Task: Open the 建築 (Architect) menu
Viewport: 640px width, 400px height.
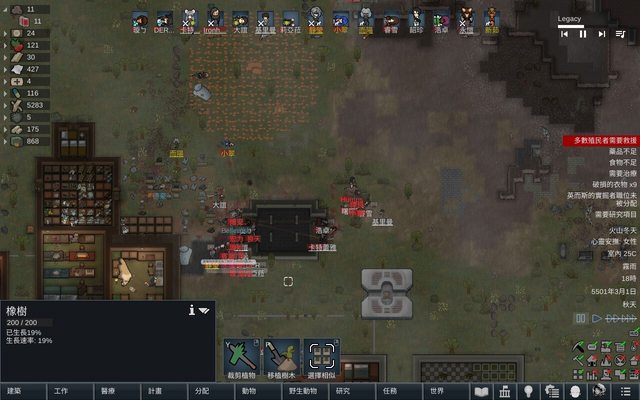Action: click(14, 391)
